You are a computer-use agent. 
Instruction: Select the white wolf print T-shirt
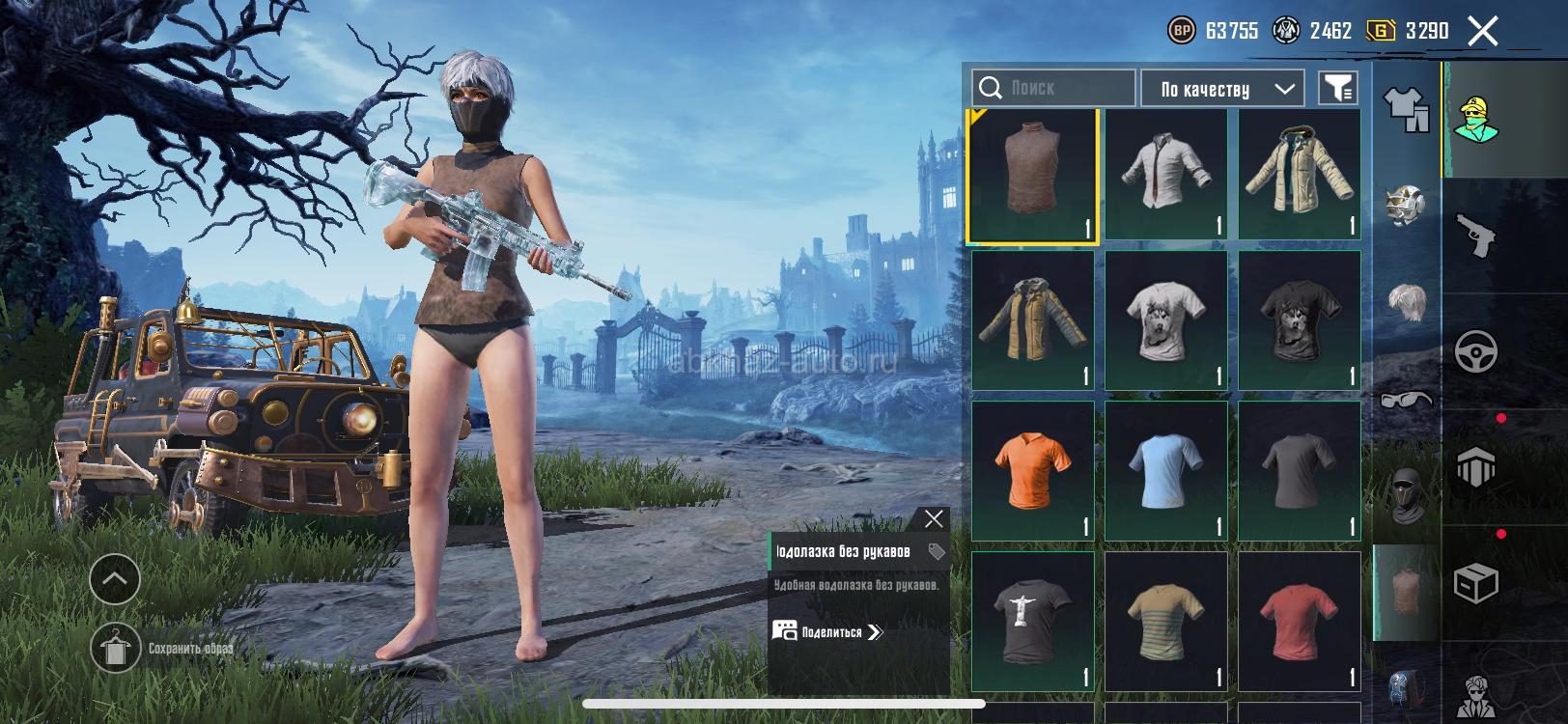point(1165,320)
